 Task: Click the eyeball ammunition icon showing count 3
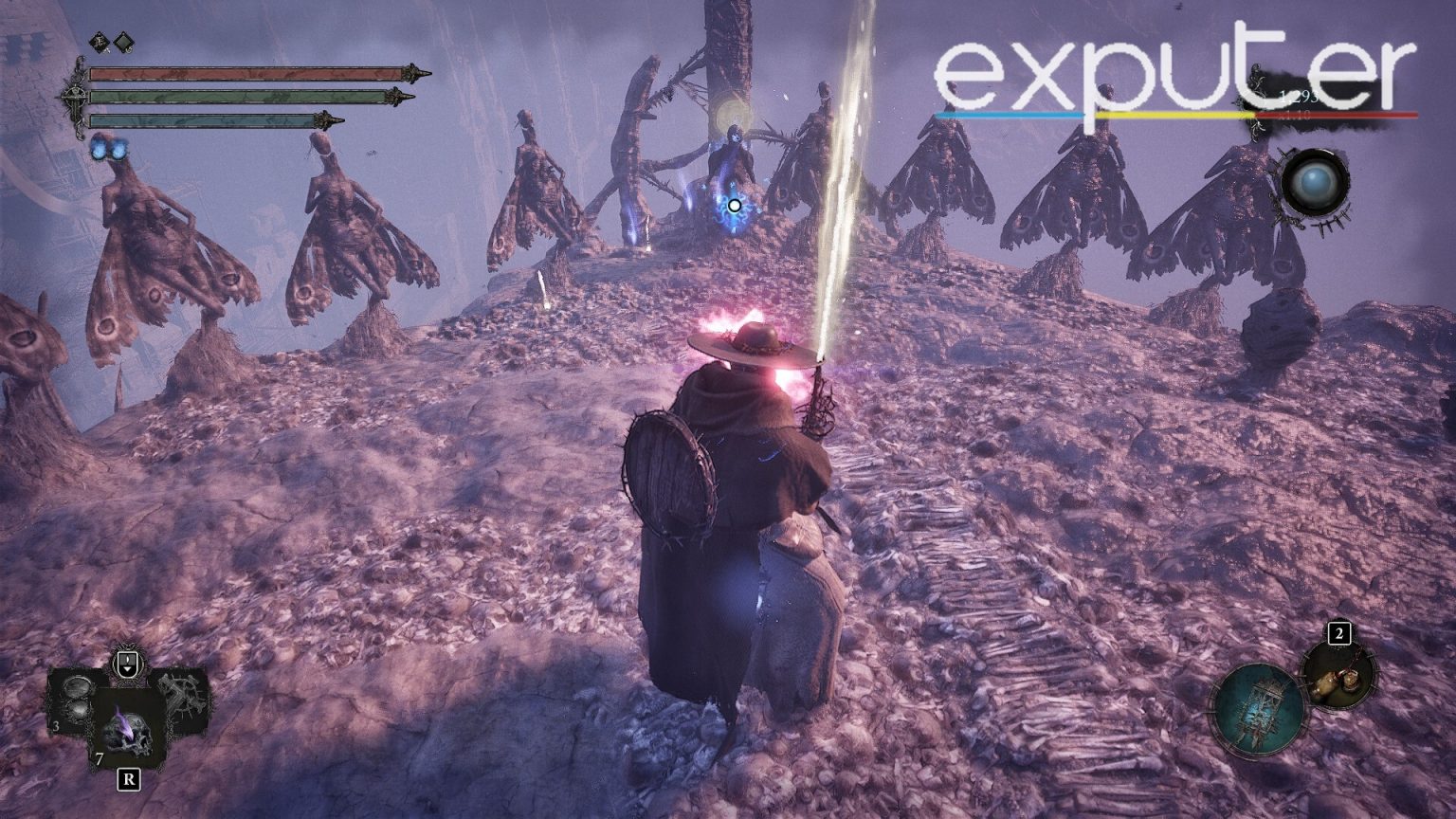(76, 699)
